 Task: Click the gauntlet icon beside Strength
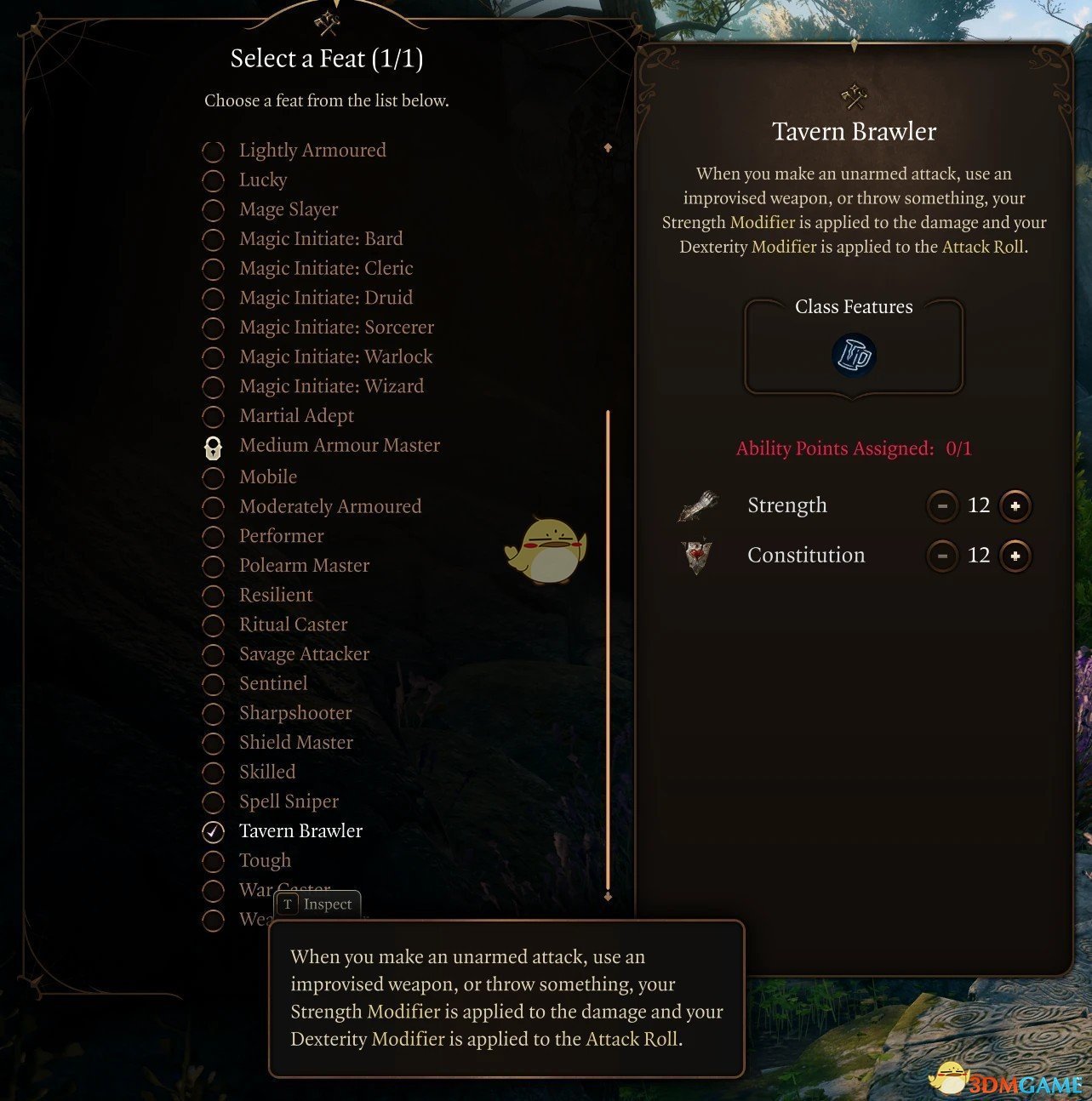click(x=698, y=505)
